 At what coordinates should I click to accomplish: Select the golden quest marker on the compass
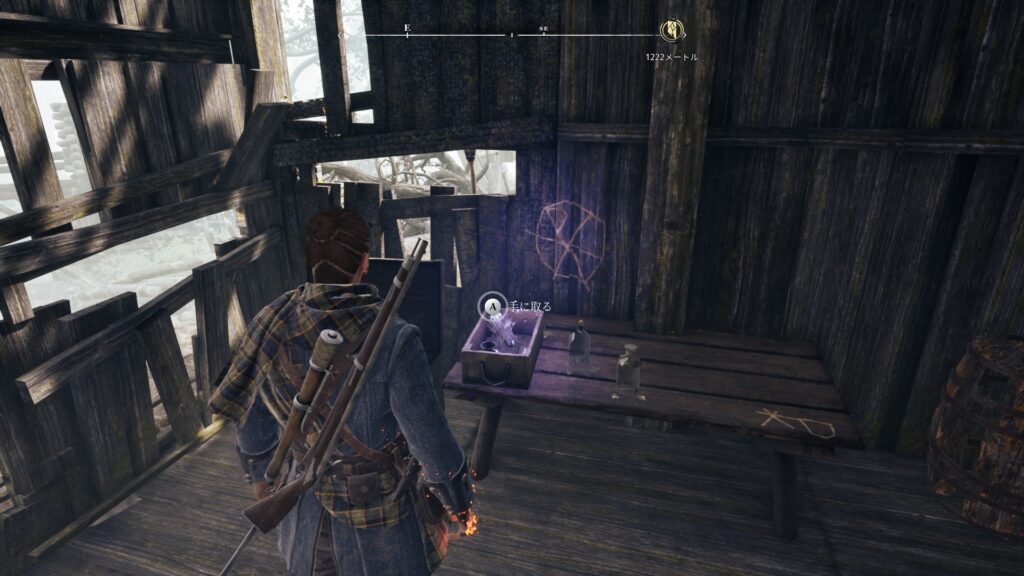(x=671, y=31)
